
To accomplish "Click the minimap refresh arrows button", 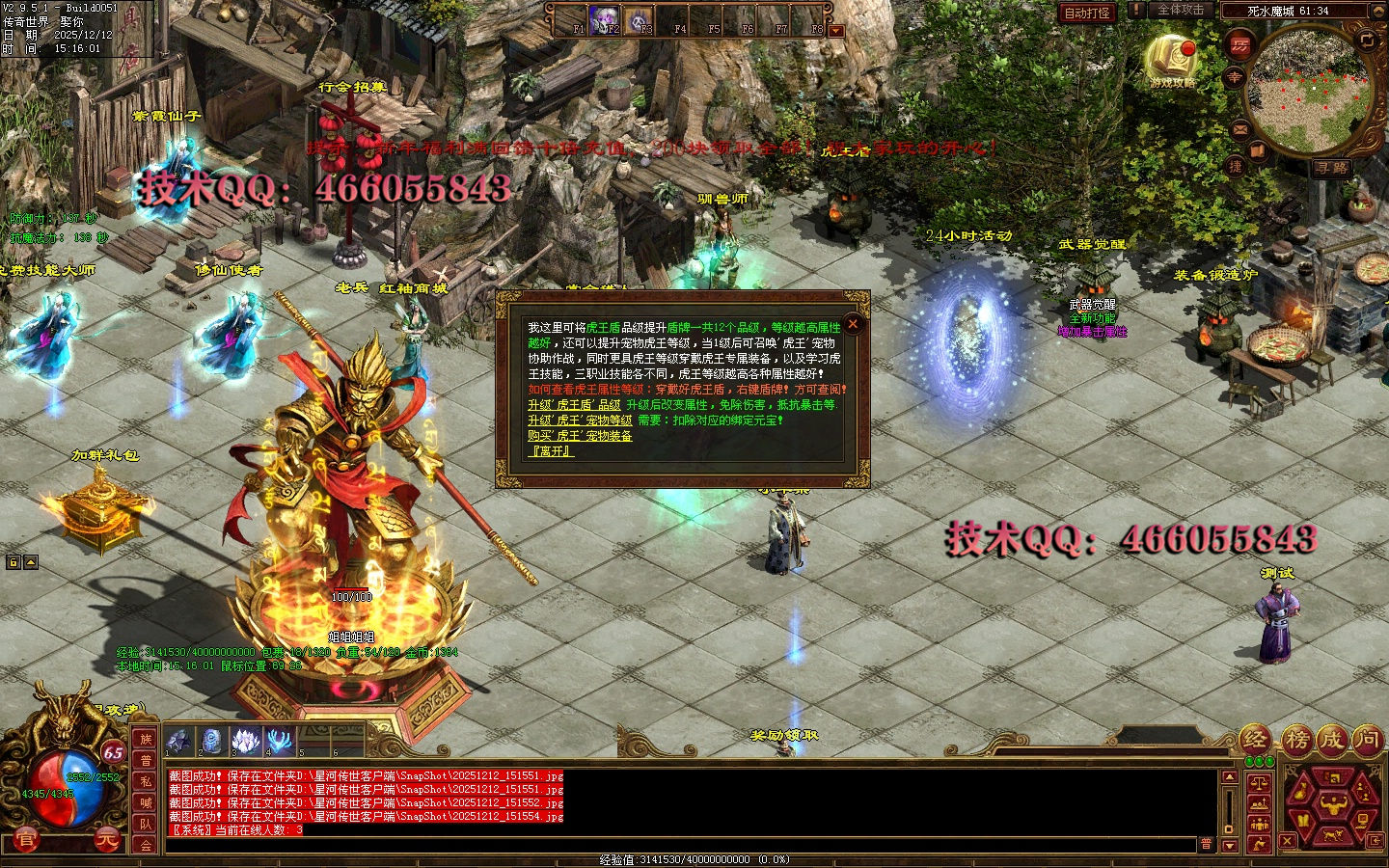I will (x=1367, y=40).
